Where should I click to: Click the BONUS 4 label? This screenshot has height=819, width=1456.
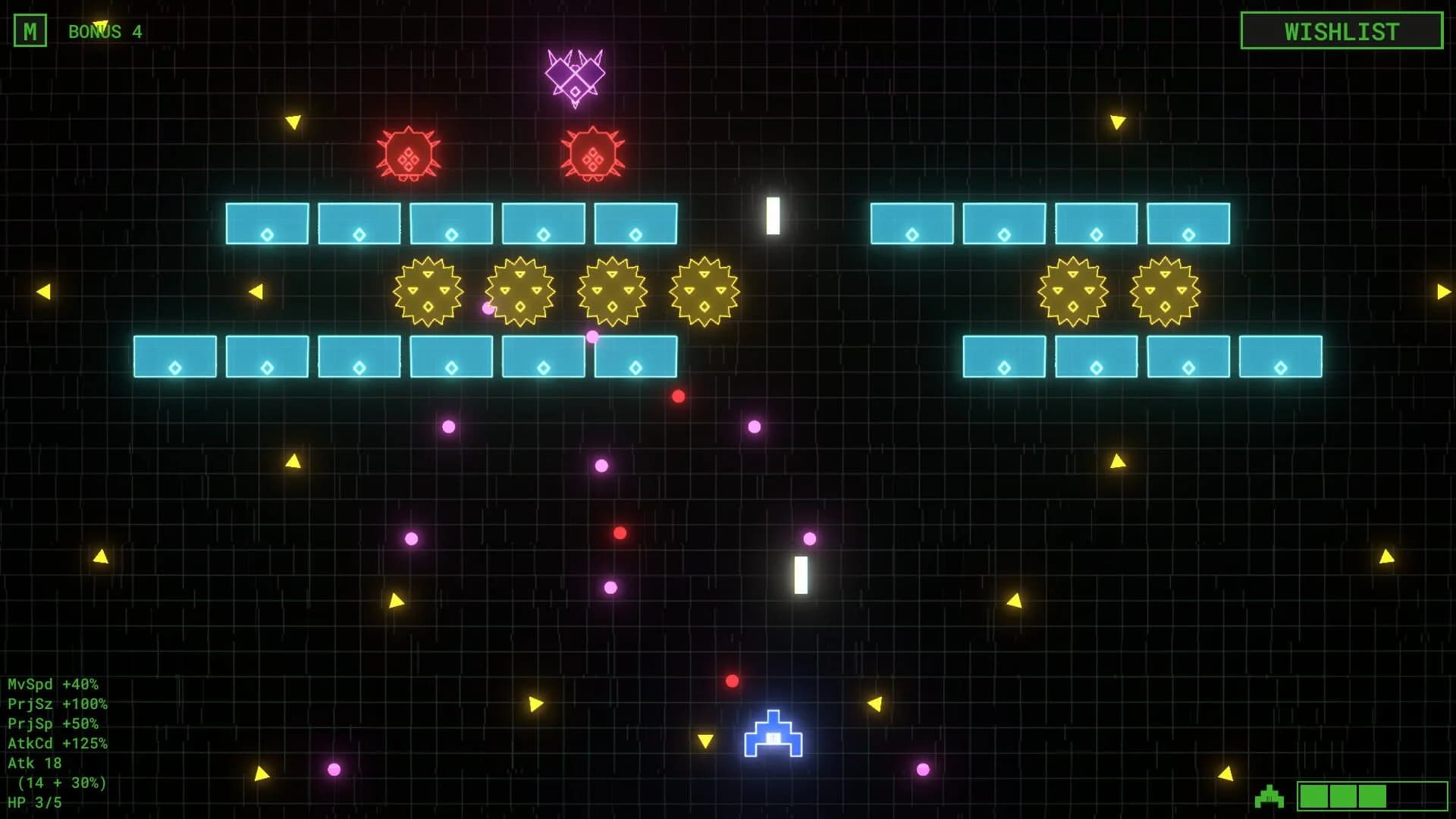coord(105,32)
